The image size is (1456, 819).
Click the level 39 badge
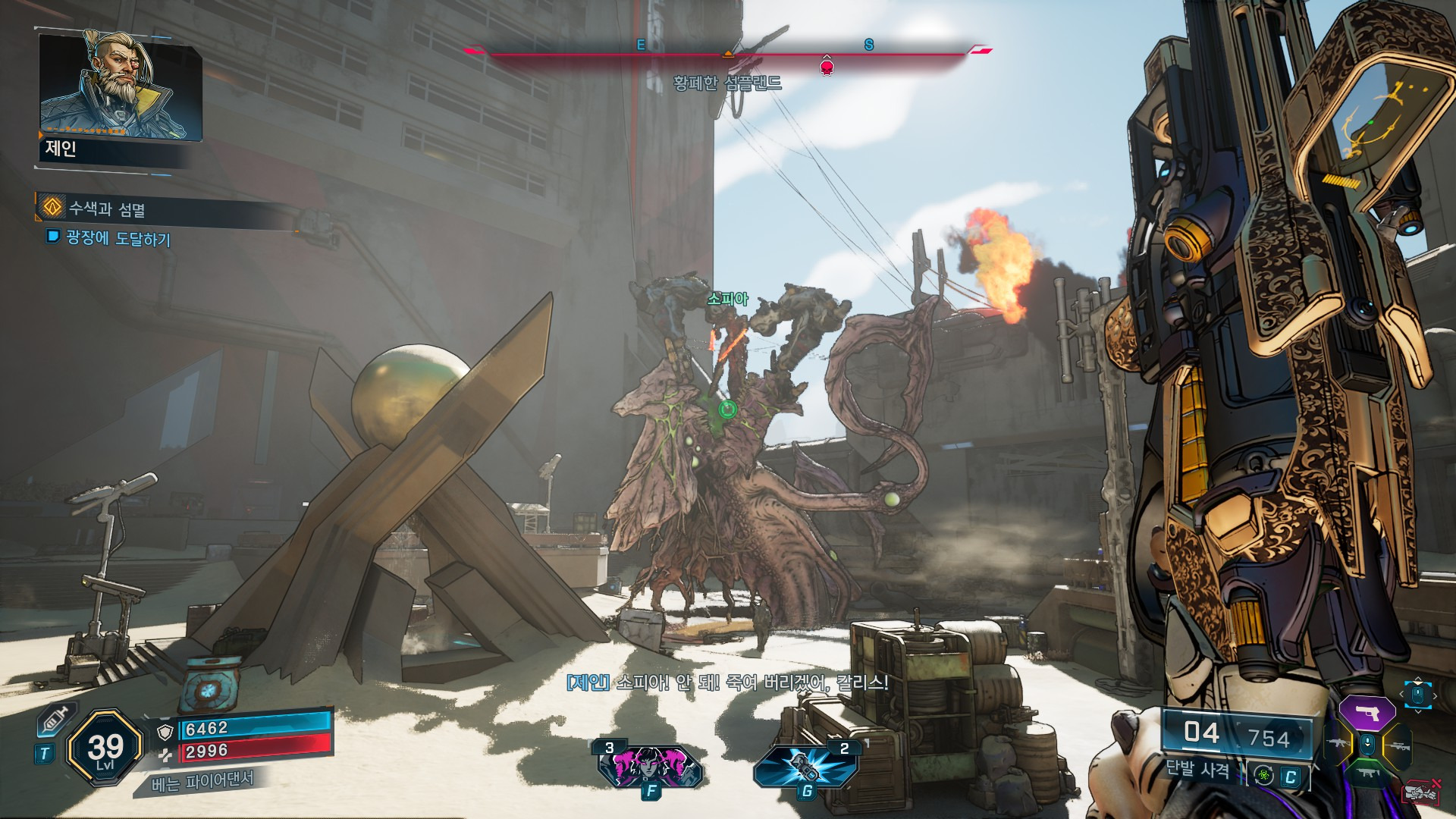[x=105, y=748]
